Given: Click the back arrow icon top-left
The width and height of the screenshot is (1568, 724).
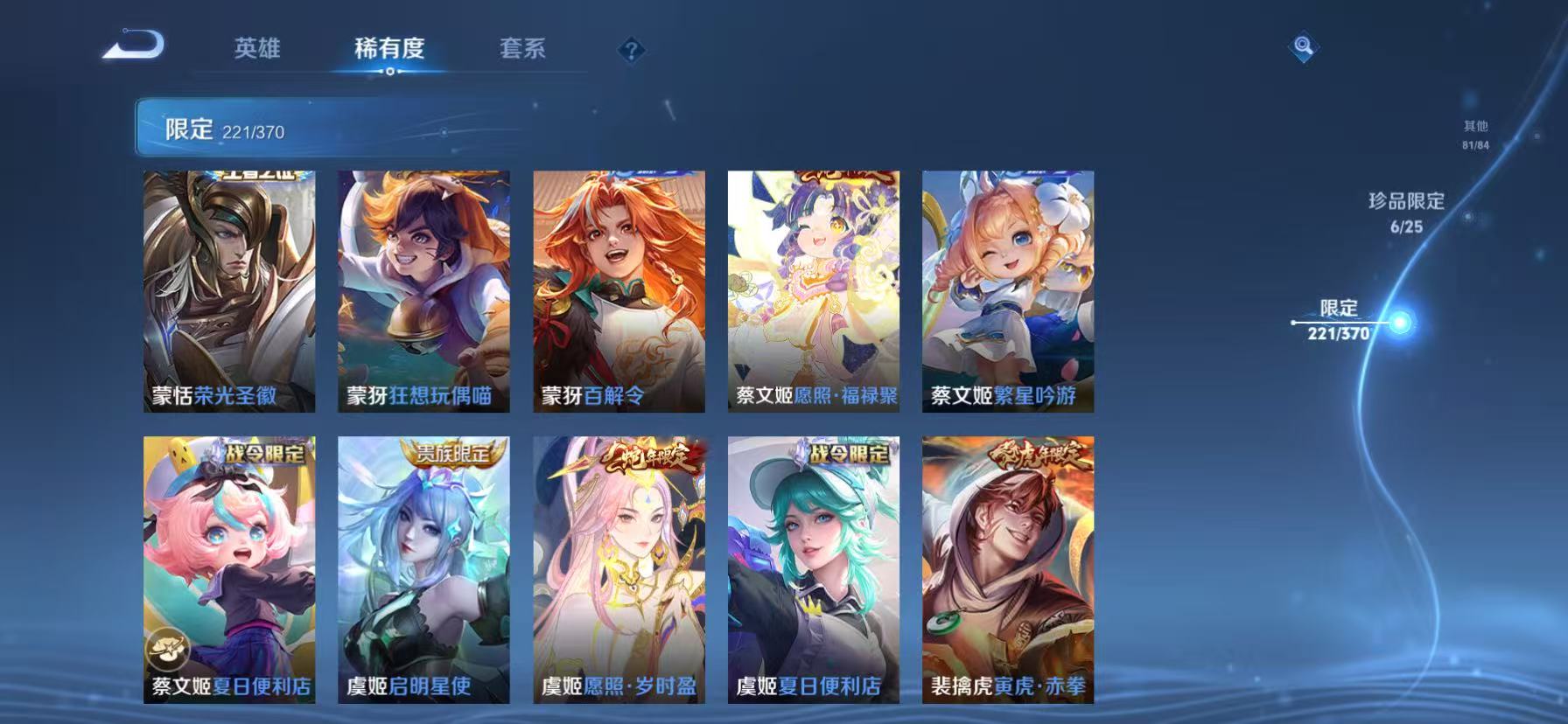Looking at the screenshot, I should 133,45.
